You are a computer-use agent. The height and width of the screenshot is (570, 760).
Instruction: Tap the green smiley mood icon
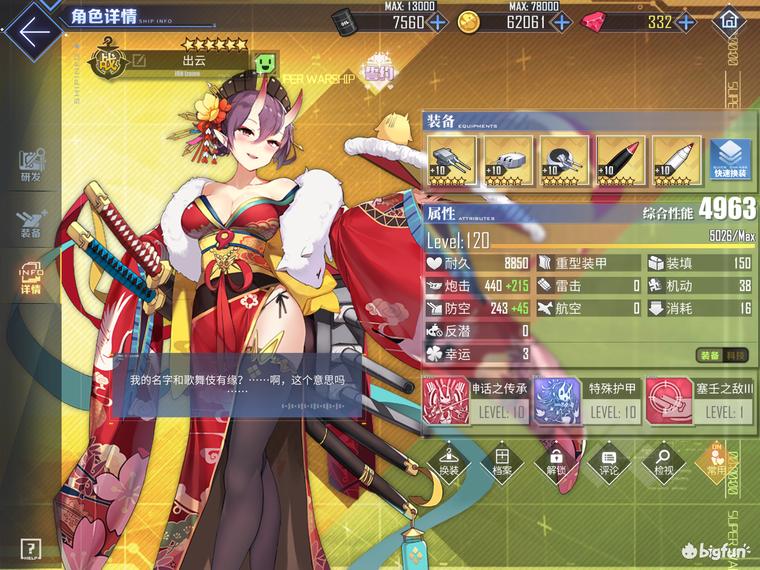[265, 62]
